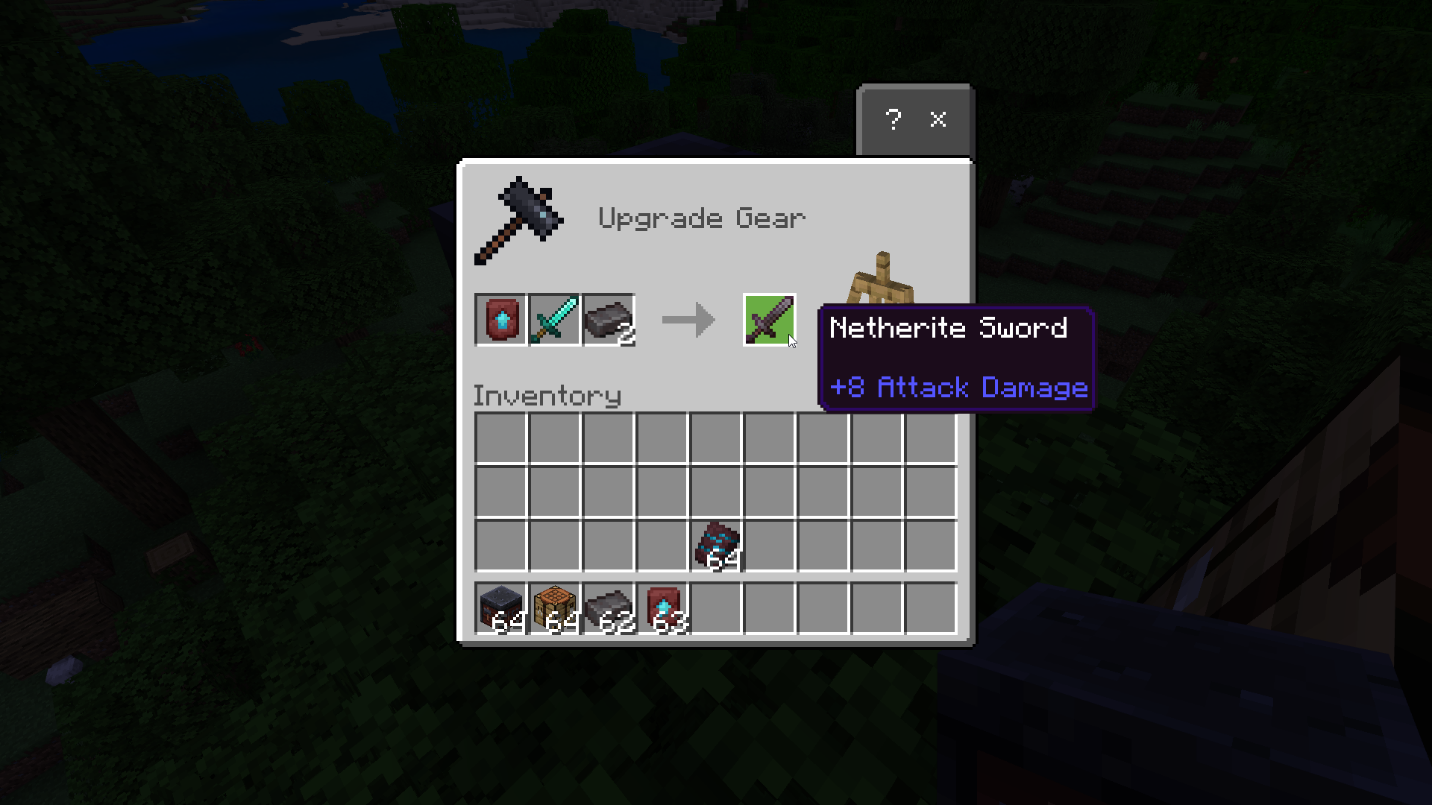Pick up the two netherite ingots in the material slot
The height and width of the screenshot is (805, 1432).
point(608,320)
